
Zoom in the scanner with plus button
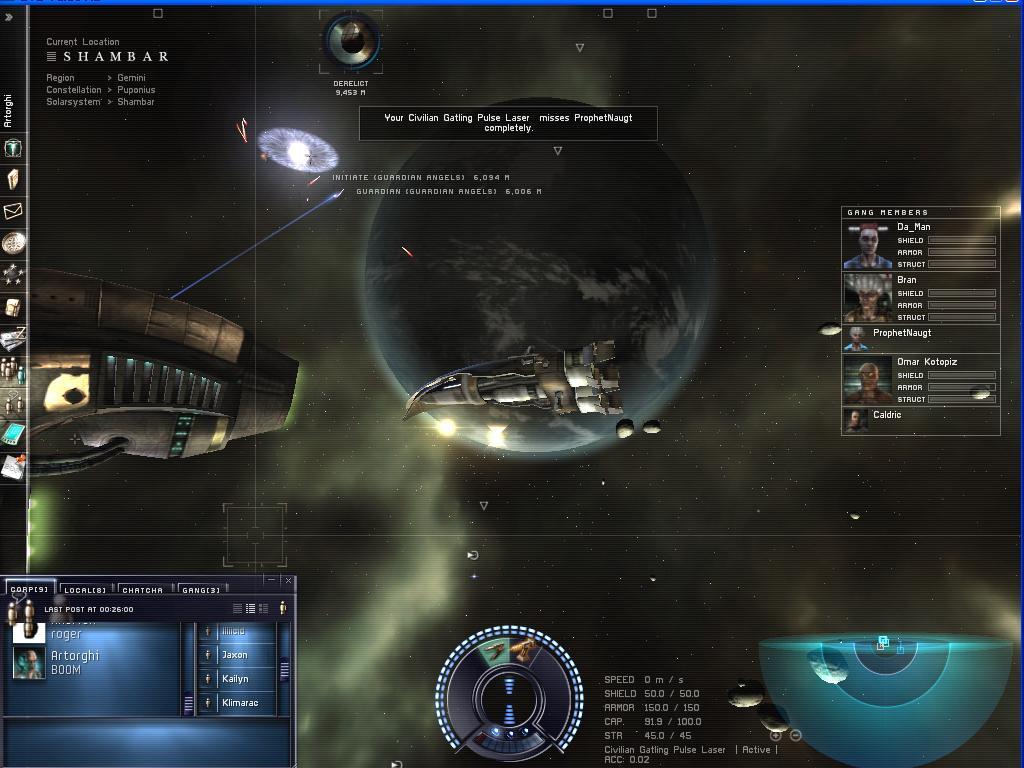(x=776, y=735)
